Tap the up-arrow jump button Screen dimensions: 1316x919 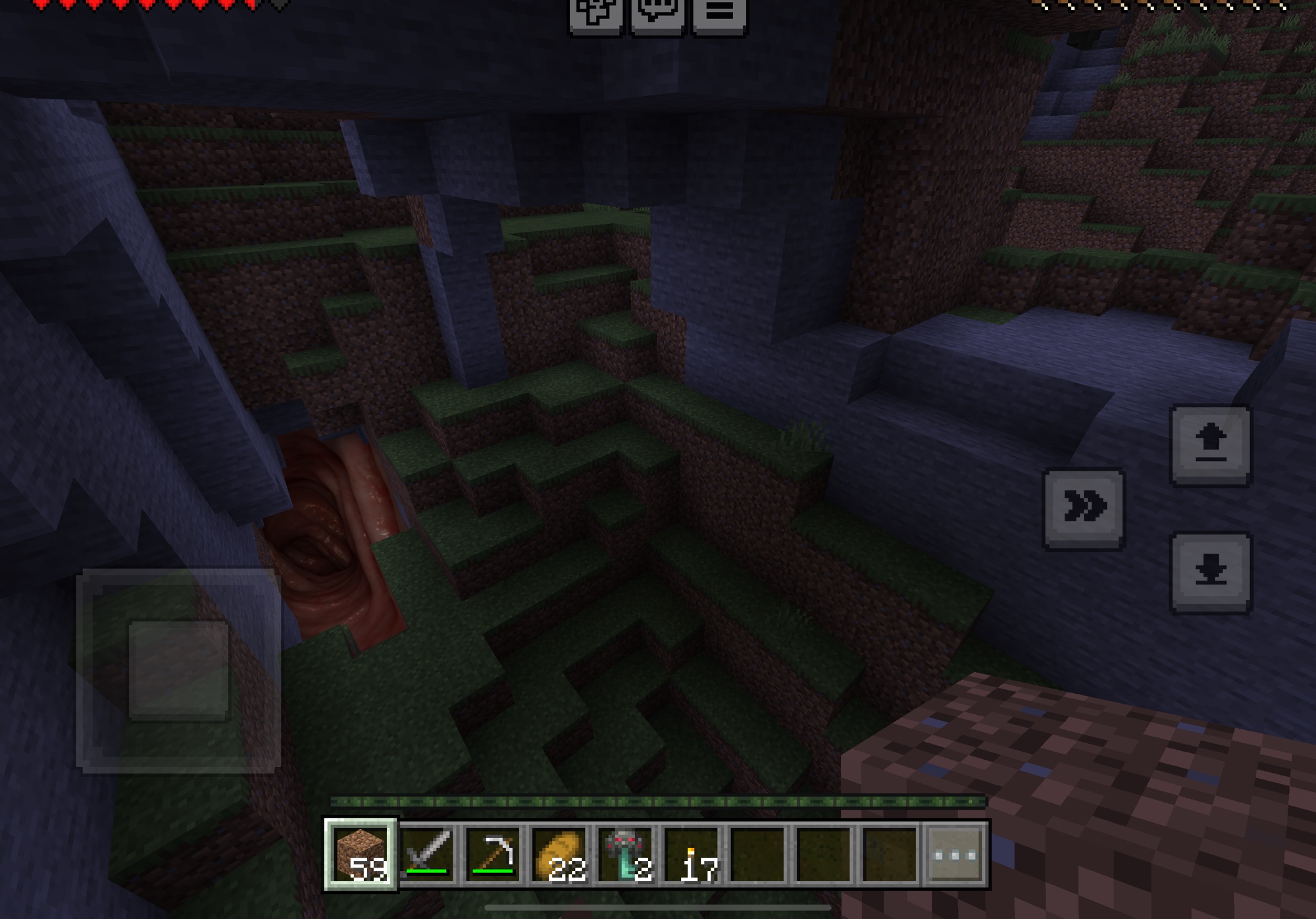pyautogui.click(x=1210, y=446)
